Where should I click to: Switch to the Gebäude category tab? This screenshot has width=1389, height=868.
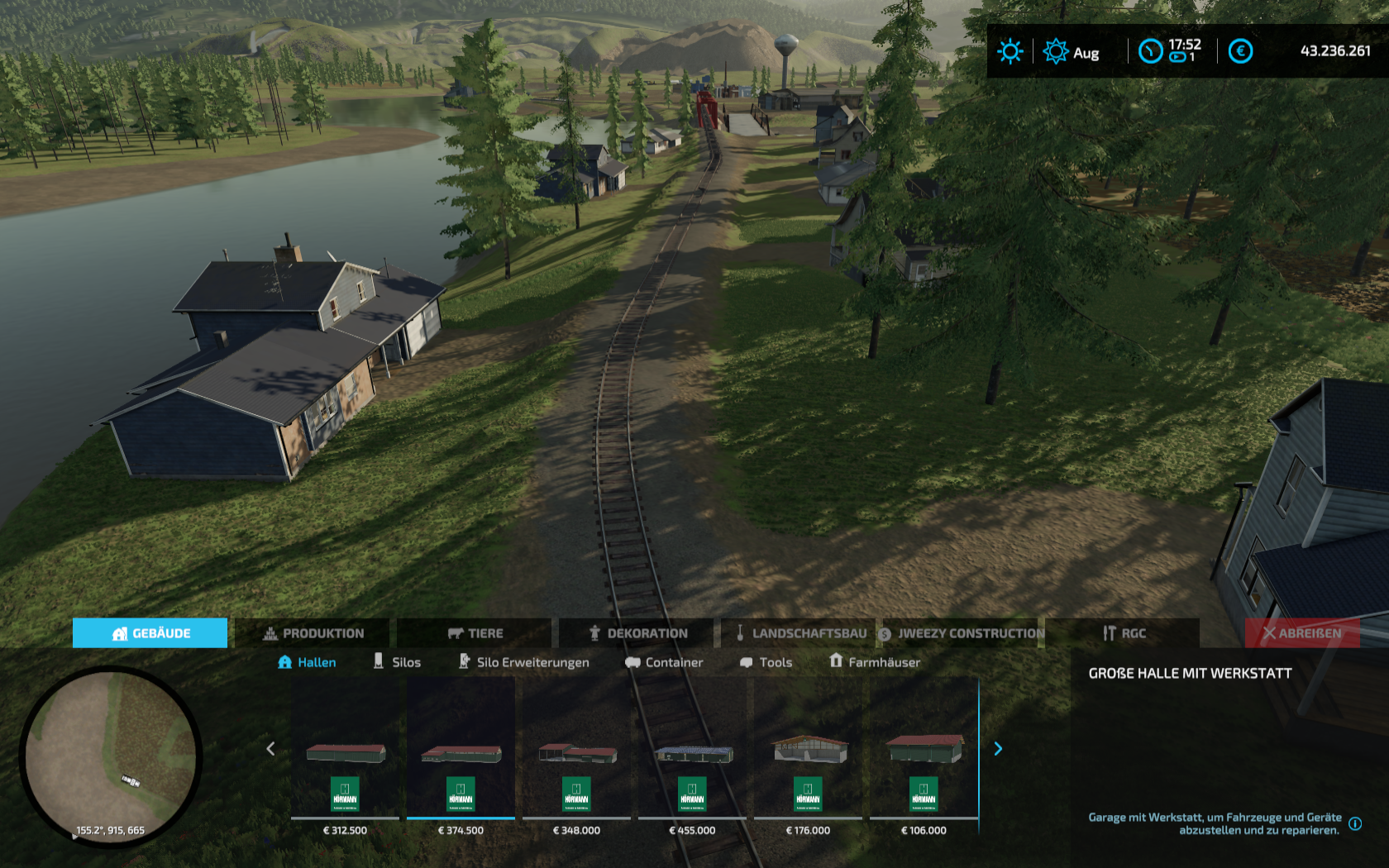coord(150,633)
